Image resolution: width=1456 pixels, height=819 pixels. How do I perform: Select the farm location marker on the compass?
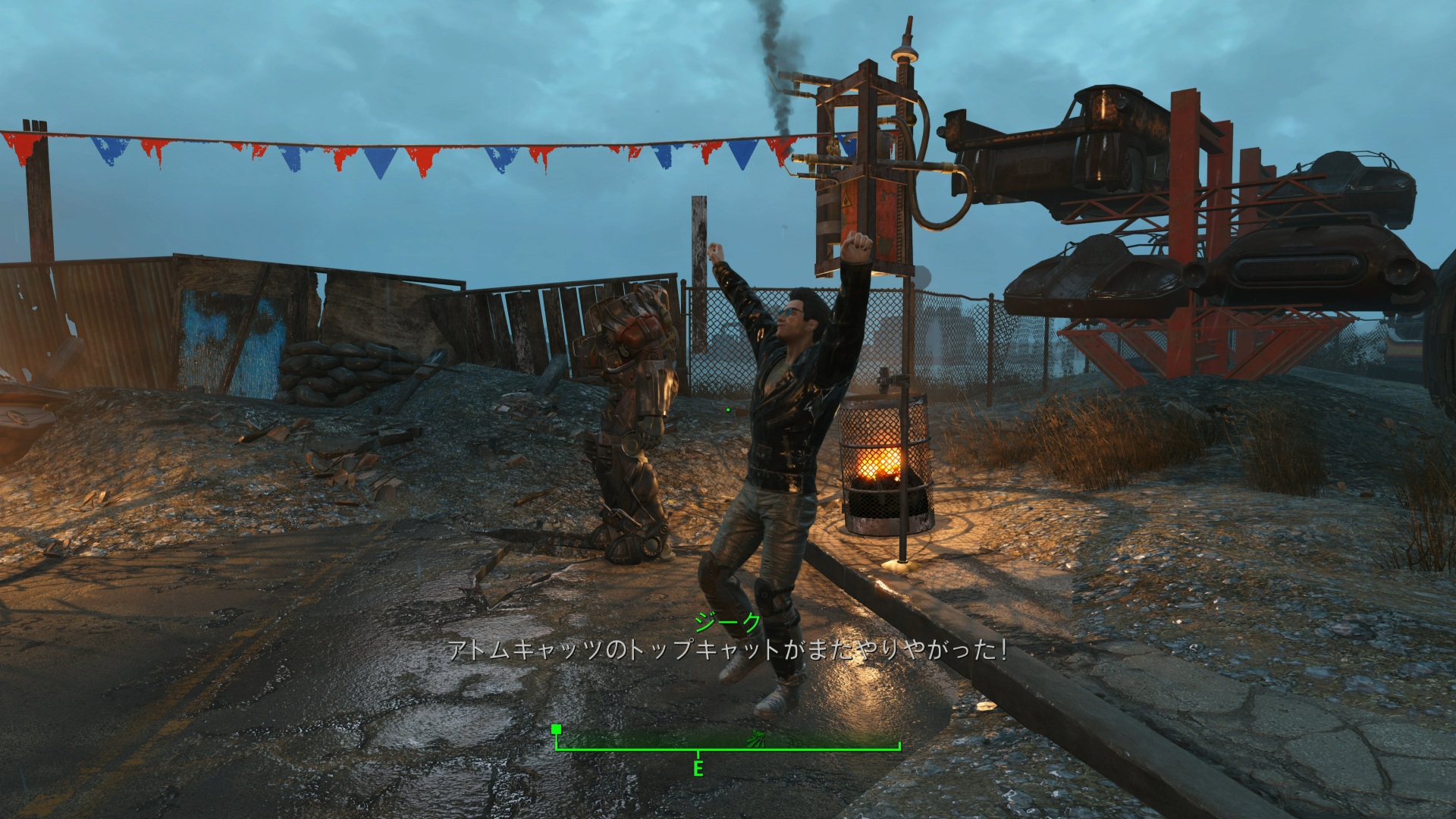(x=756, y=740)
